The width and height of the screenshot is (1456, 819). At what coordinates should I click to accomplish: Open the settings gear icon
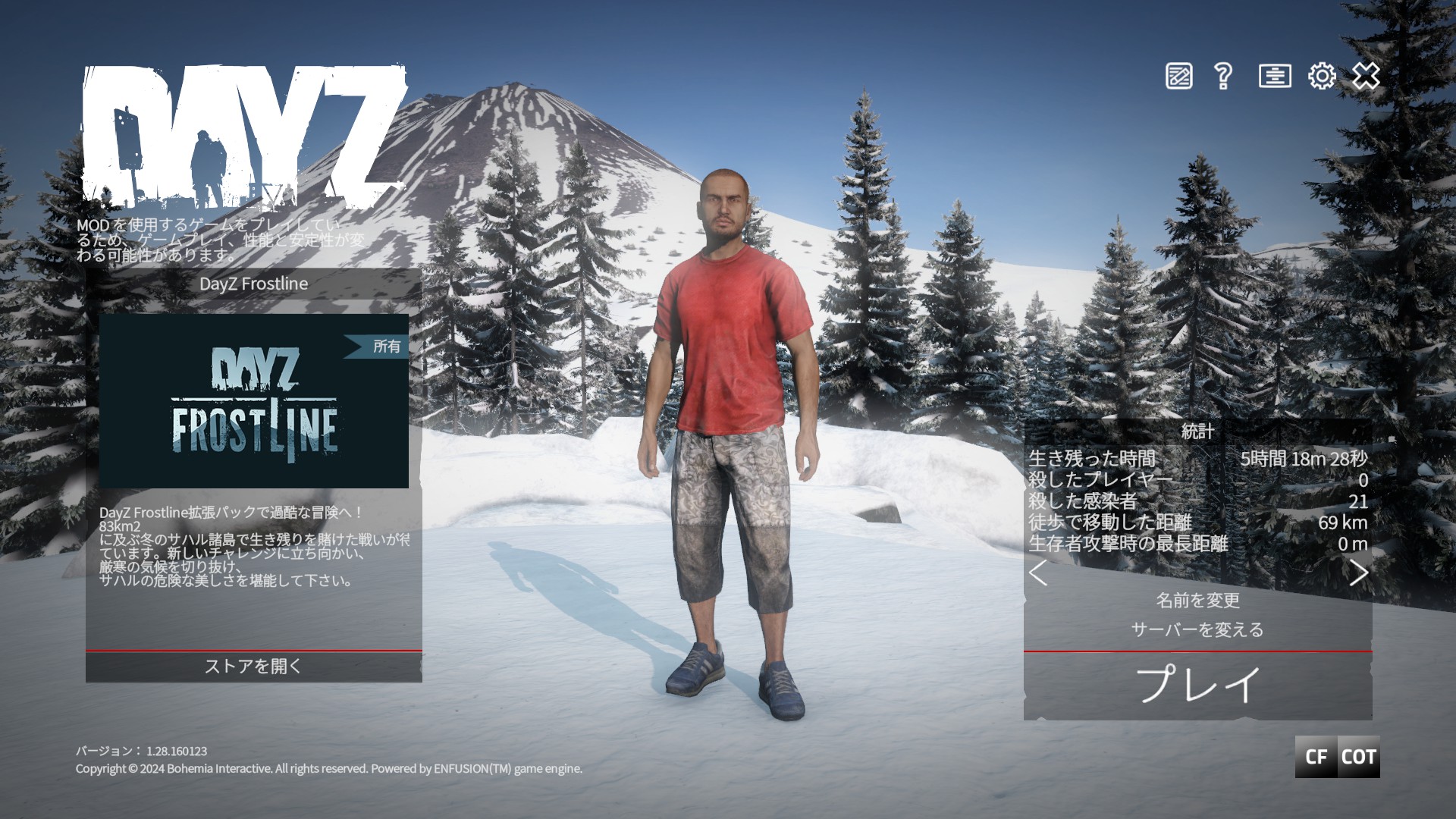pos(1322,76)
